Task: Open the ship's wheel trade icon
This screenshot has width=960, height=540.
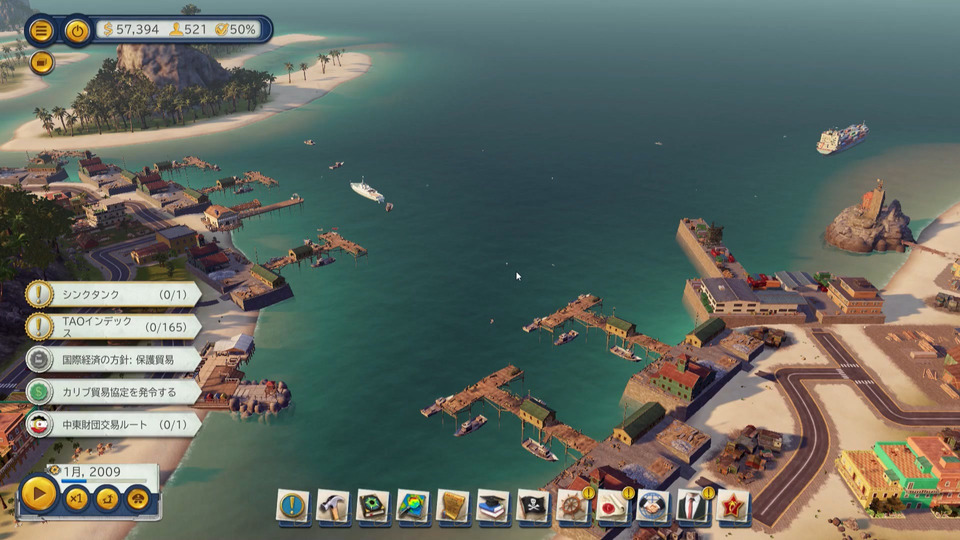Action: pos(573,506)
